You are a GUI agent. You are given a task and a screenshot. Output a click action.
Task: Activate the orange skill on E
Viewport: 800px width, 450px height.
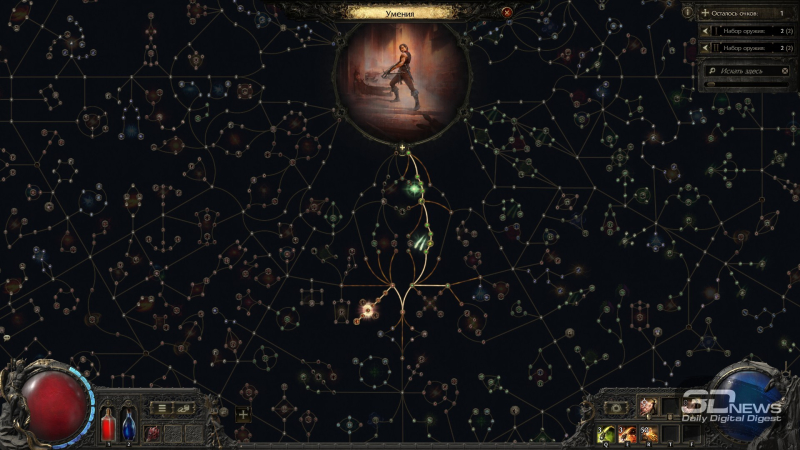(x=627, y=433)
